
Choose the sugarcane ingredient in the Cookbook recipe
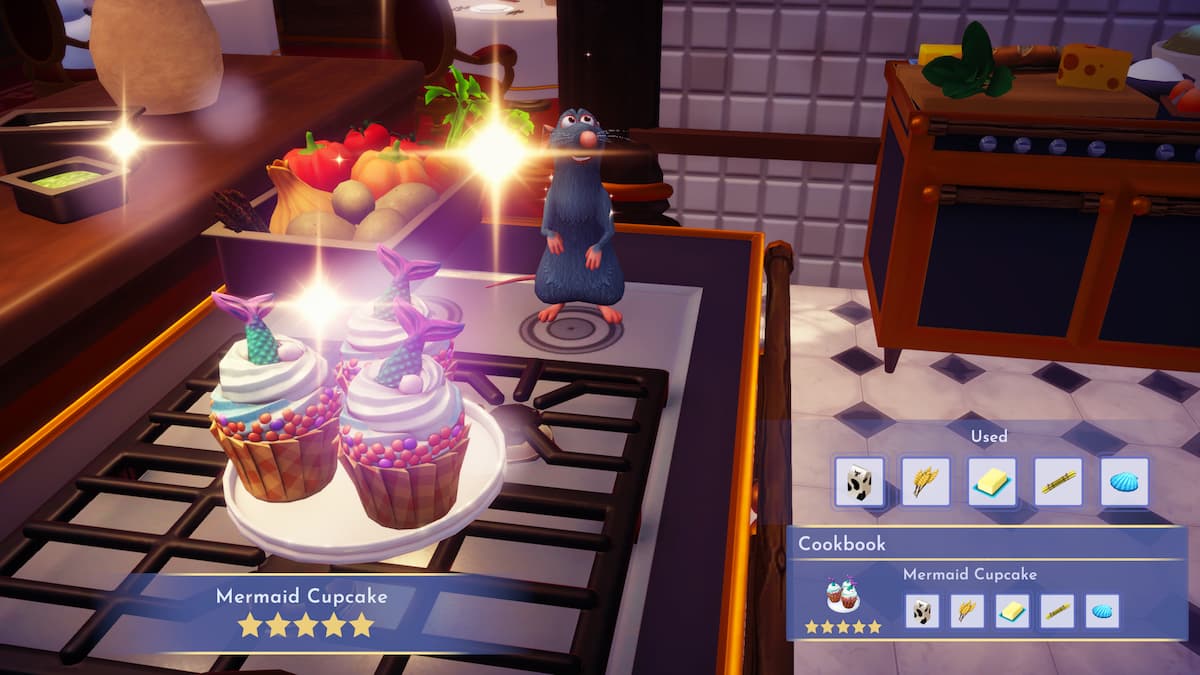pyautogui.click(x=1057, y=611)
